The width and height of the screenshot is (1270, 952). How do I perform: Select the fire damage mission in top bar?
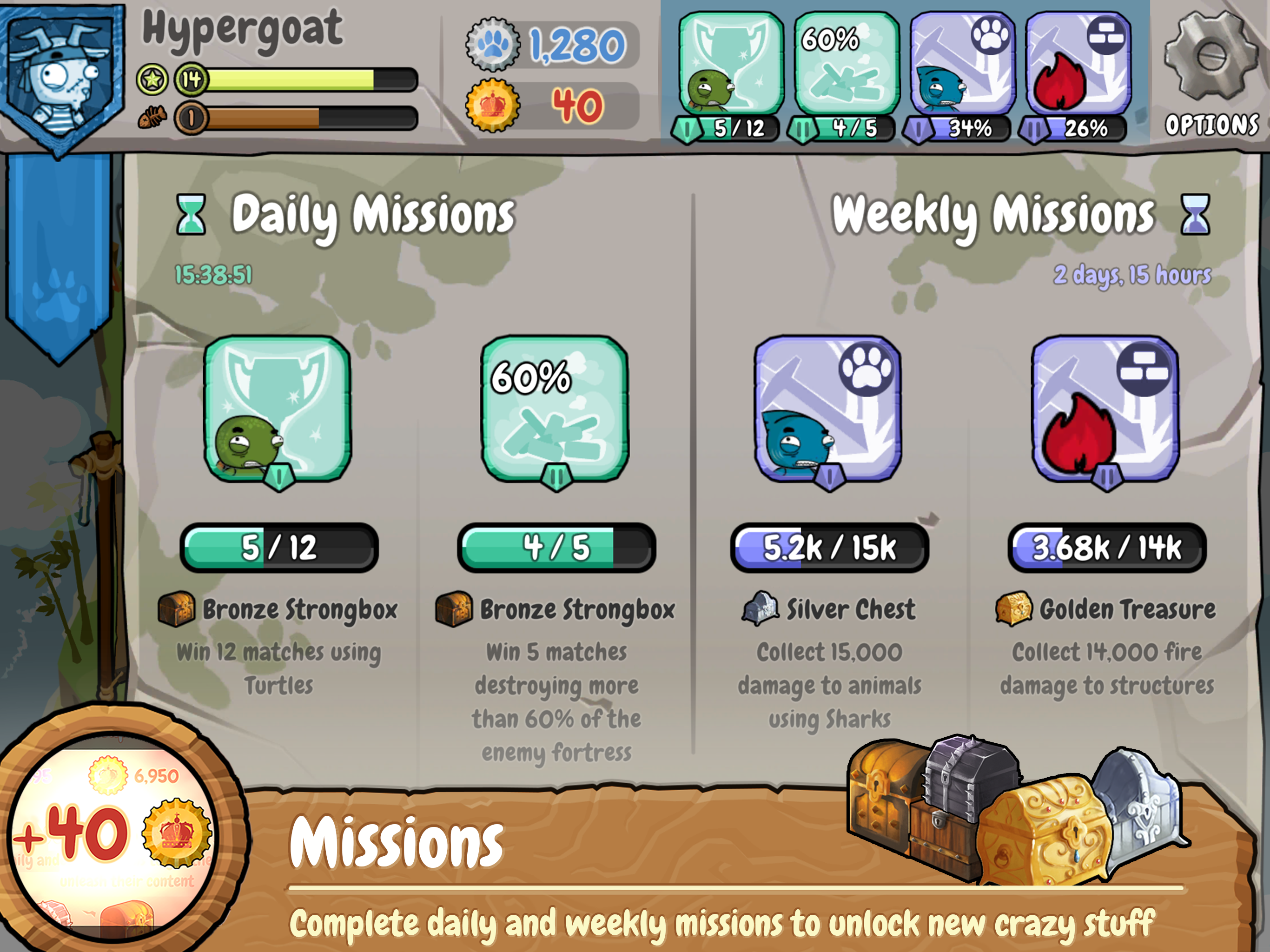point(1078,63)
